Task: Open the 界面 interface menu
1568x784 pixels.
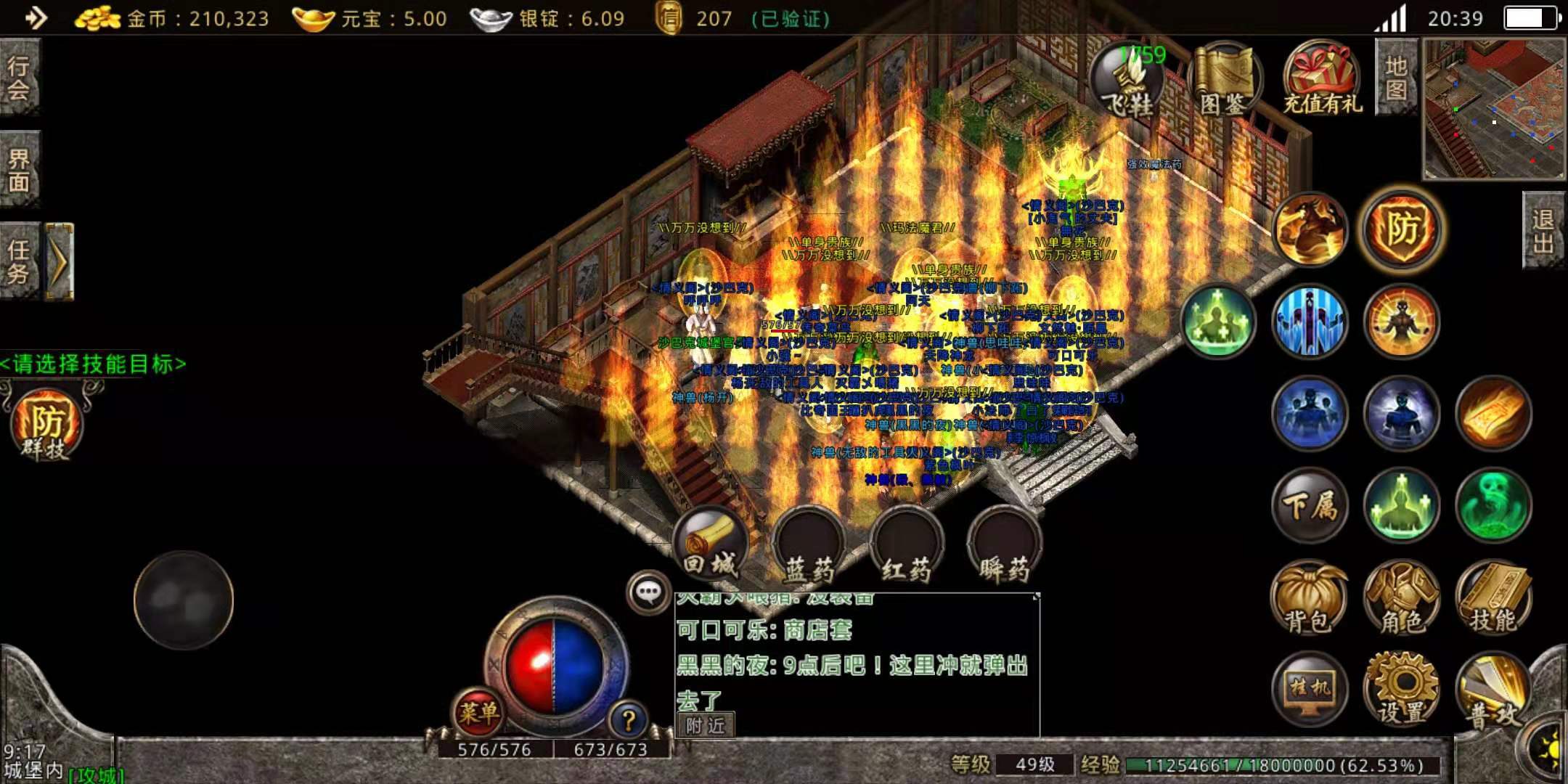Action: click(19, 170)
